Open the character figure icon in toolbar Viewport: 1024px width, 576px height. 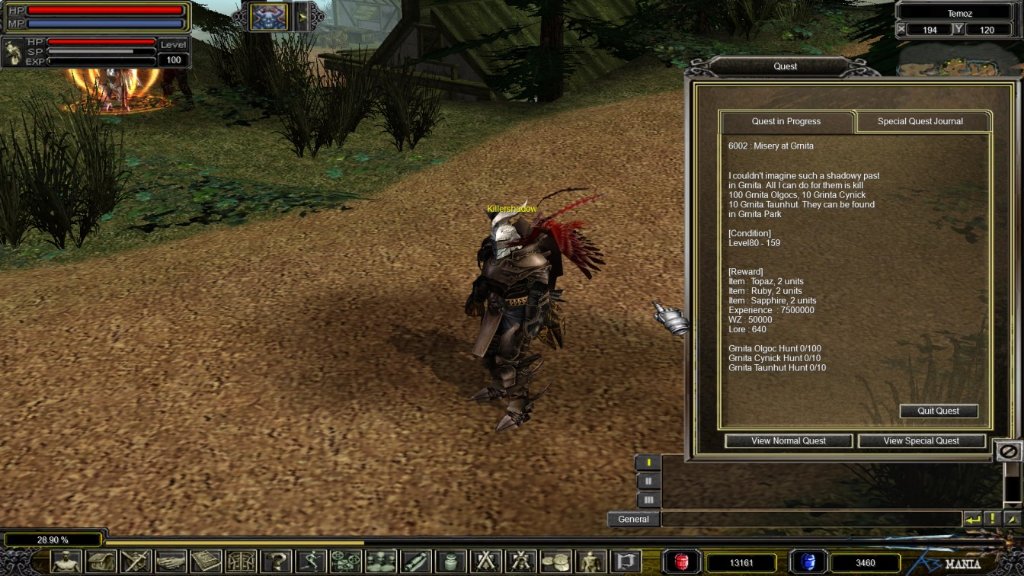pos(66,562)
